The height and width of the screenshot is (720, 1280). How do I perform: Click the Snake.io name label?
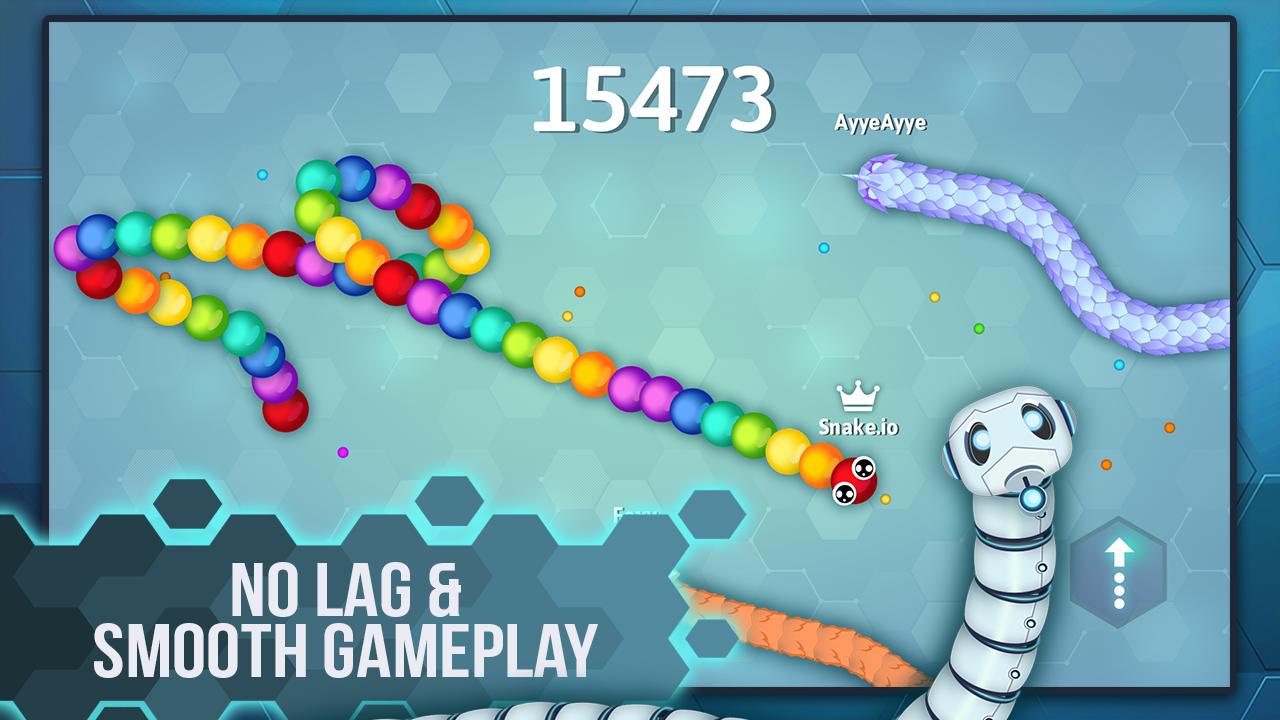coord(859,428)
